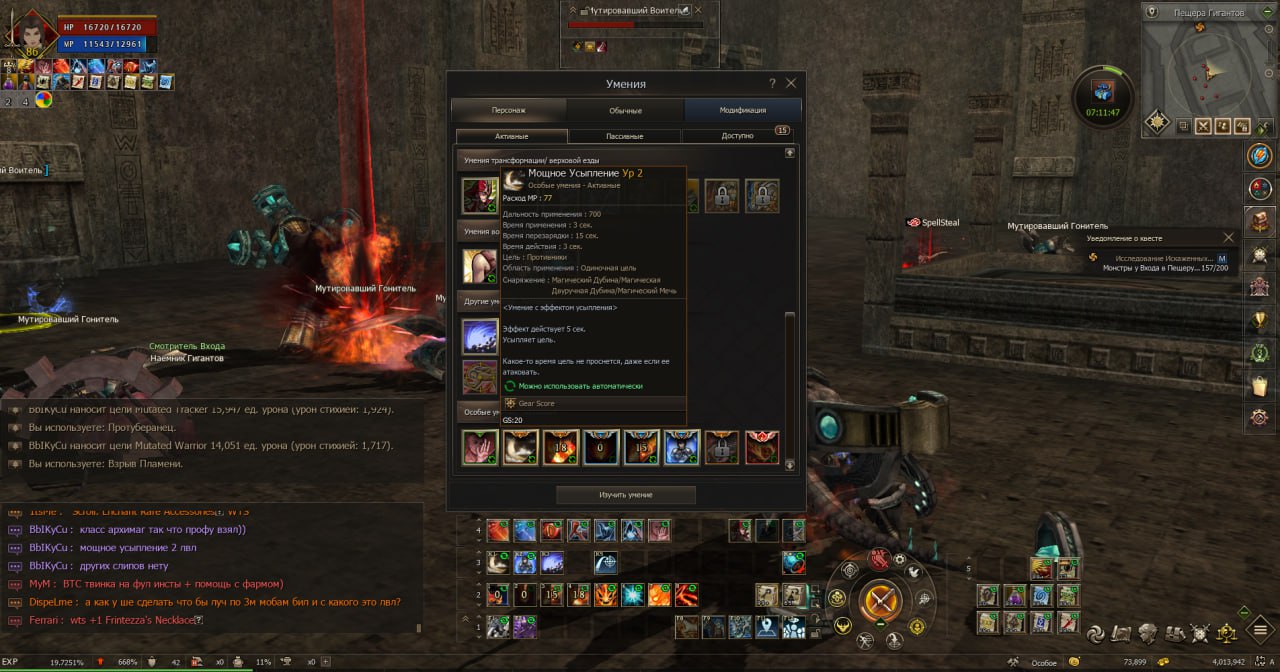Close the Умения skills window

(x=791, y=83)
